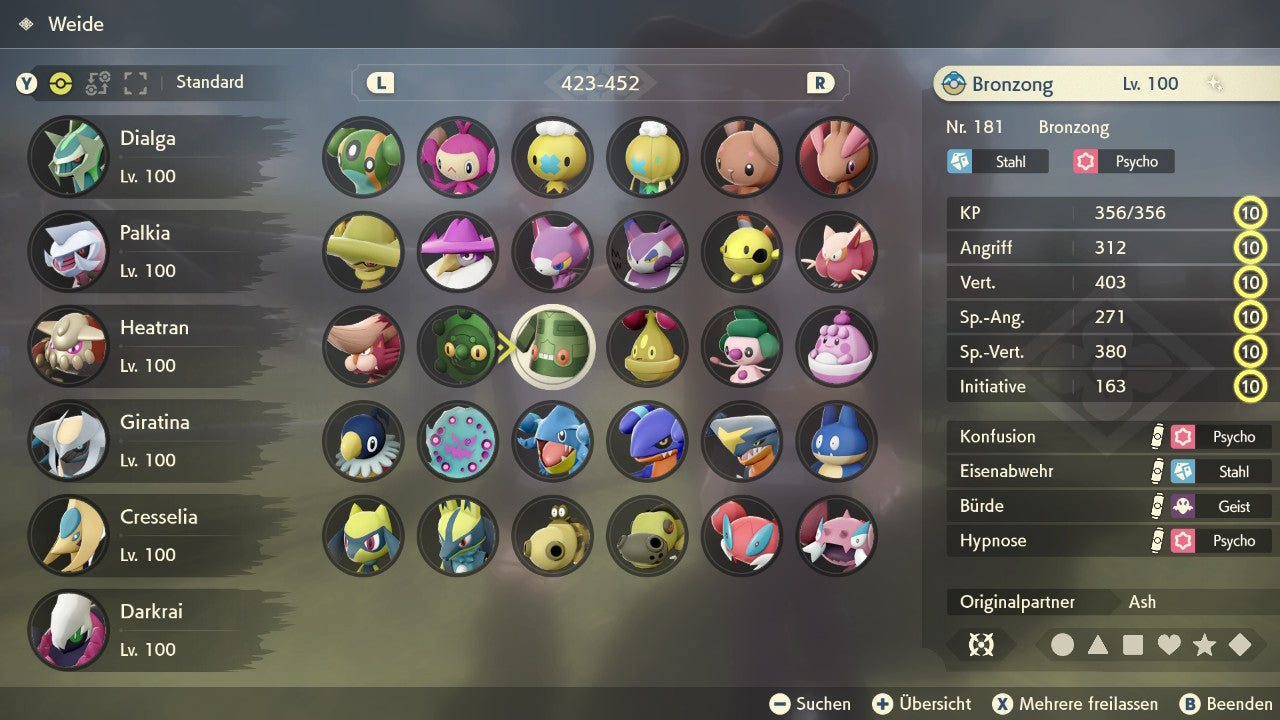
Task: Select the Poké Ball view mode icon
Action: tap(60, 84)
